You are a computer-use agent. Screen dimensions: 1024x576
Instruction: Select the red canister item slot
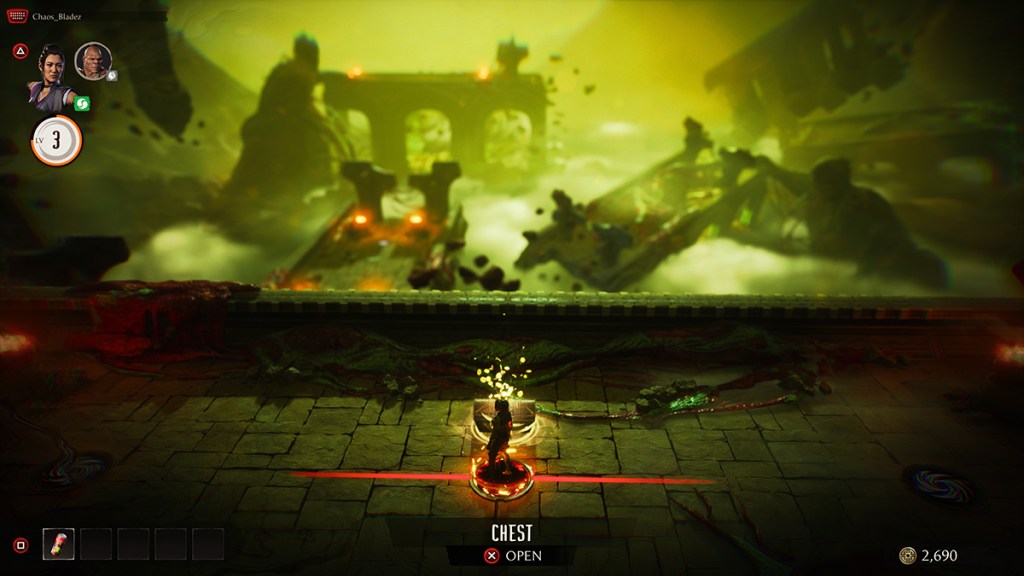58,544
